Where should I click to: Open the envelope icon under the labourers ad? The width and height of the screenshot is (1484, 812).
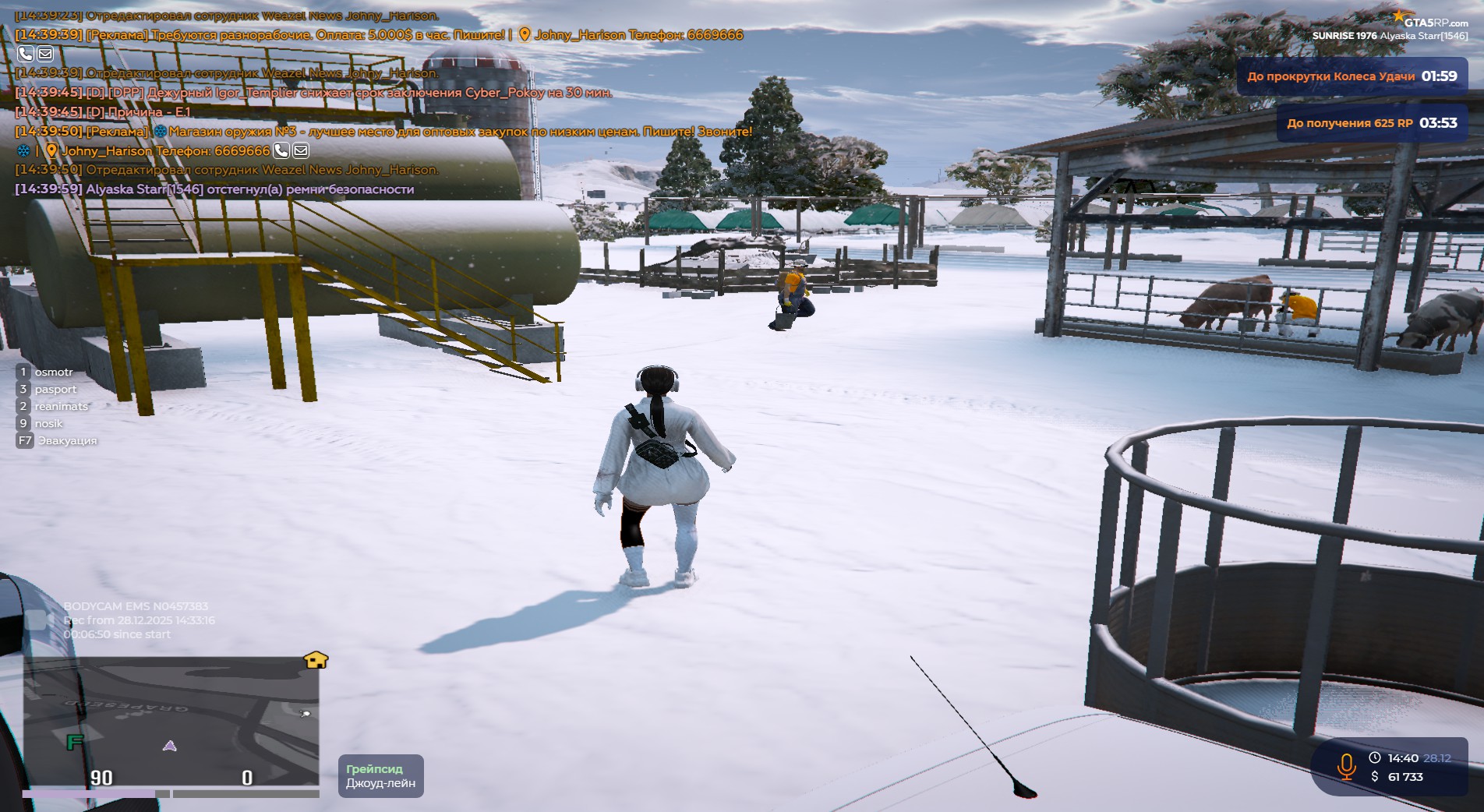45,54
